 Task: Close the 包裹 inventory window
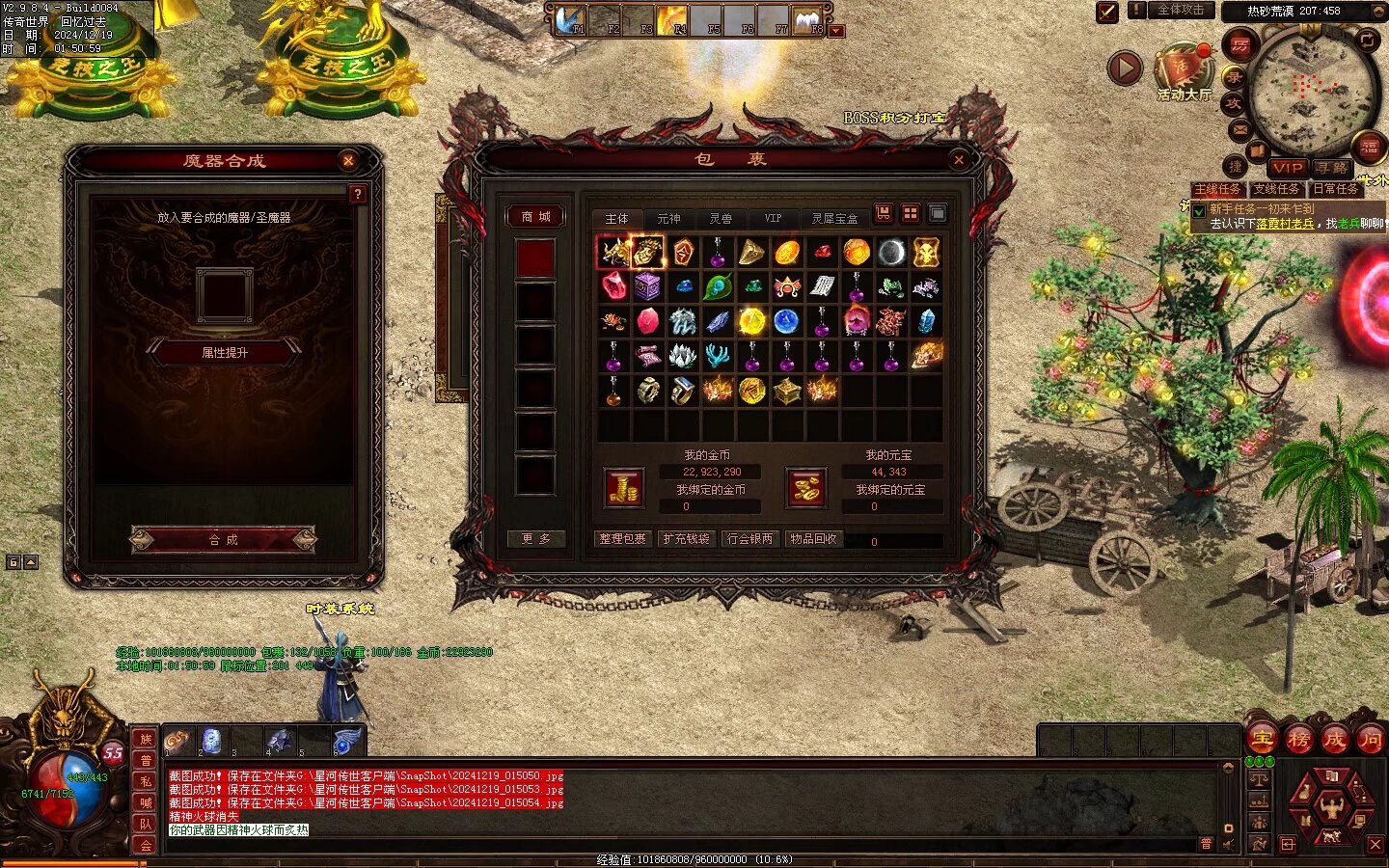click(x=958, y=160)
